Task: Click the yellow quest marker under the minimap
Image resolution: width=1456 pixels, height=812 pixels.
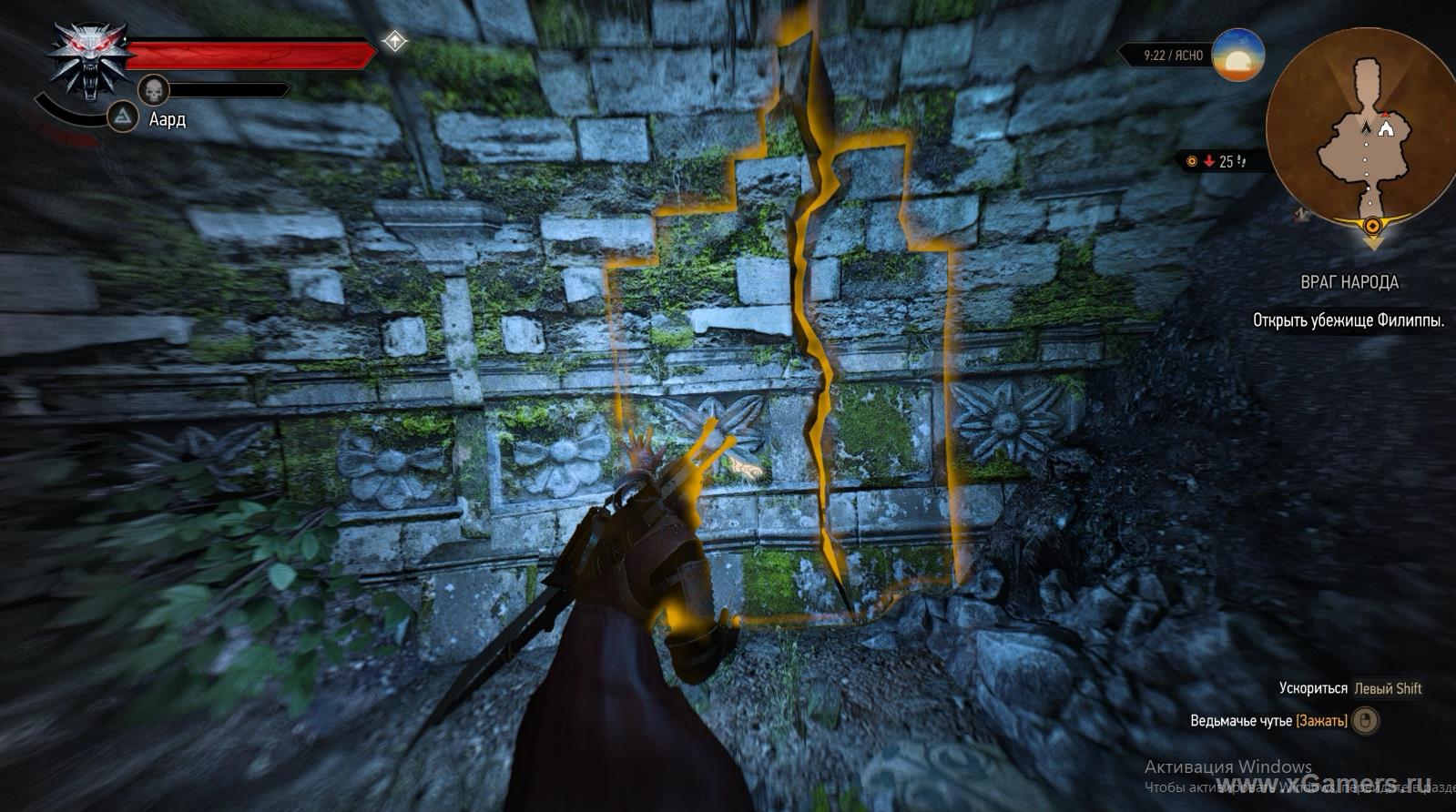Action: (x=1372, y=228)
